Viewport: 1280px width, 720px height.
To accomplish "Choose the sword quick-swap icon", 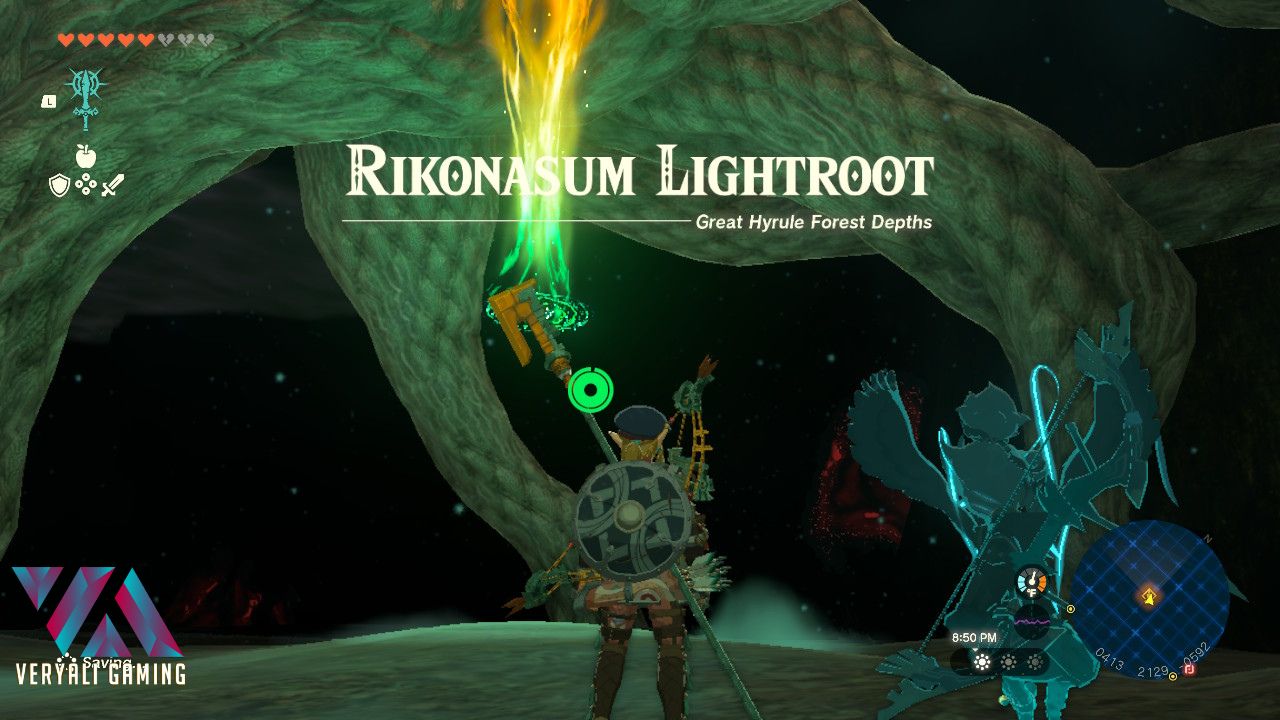I will coord(112,184).
